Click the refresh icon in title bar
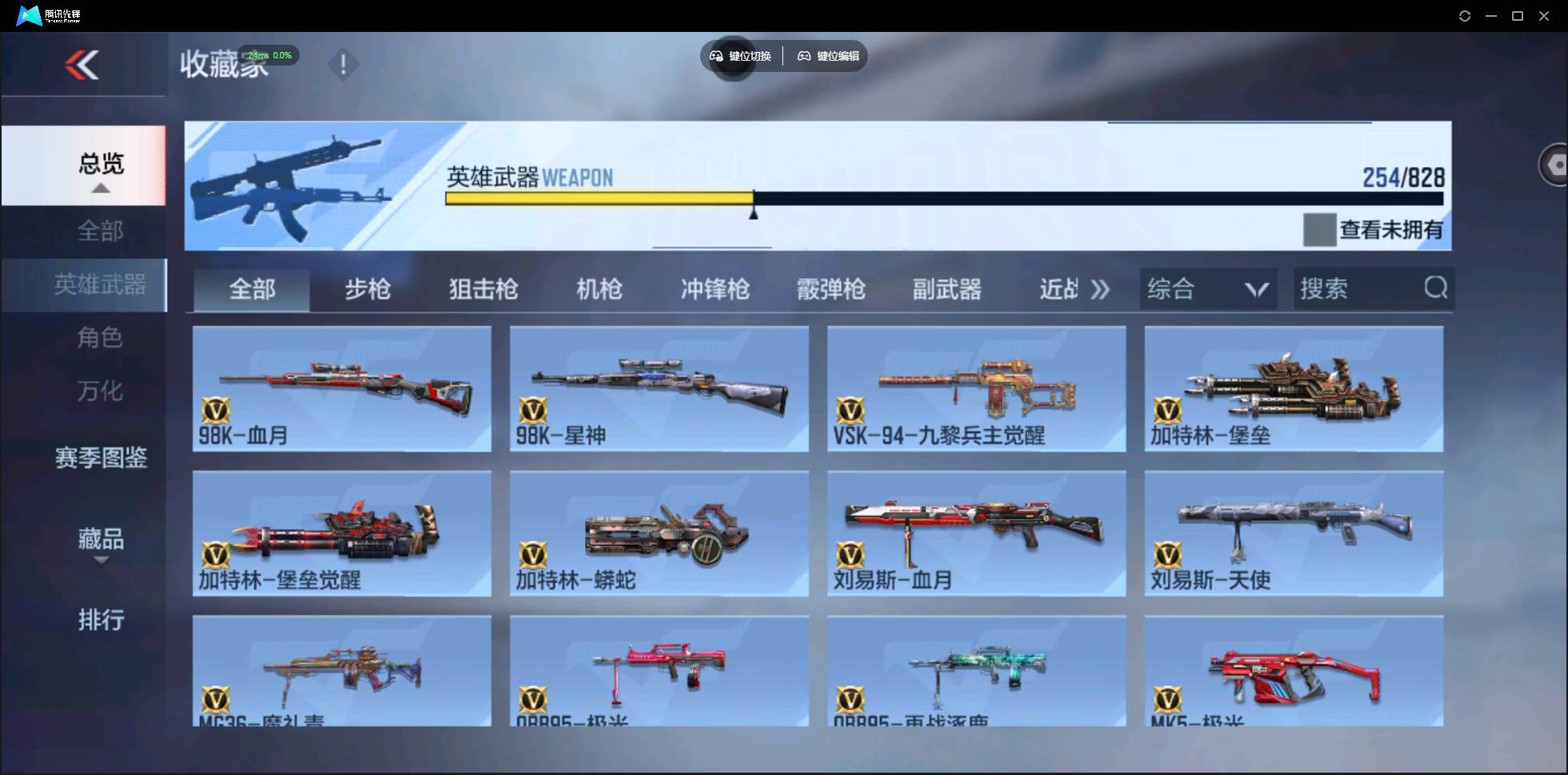The height and width of the screenshot is (775, 1568). 1466,15
